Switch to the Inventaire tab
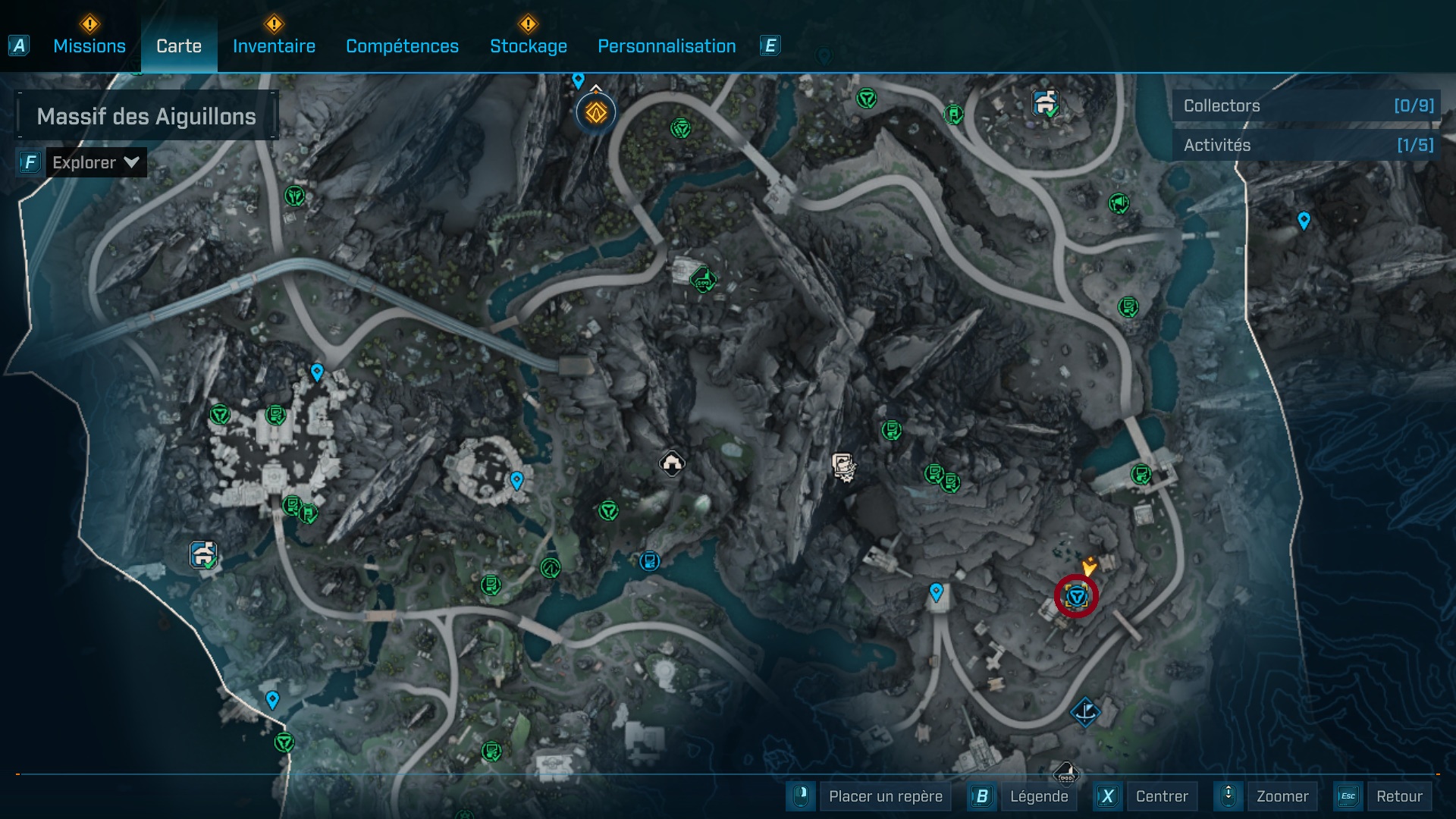This screenshot has height=819, width=1456. [274, 46]
